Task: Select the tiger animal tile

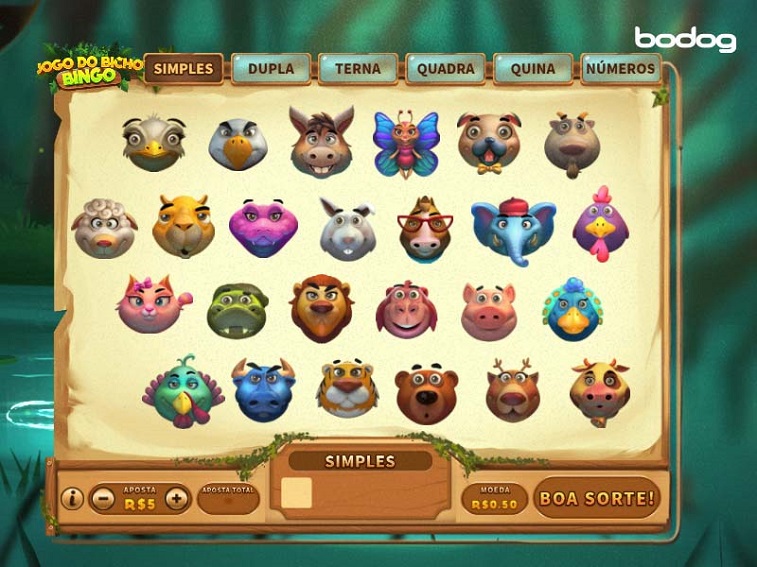Action: [347, 387]
